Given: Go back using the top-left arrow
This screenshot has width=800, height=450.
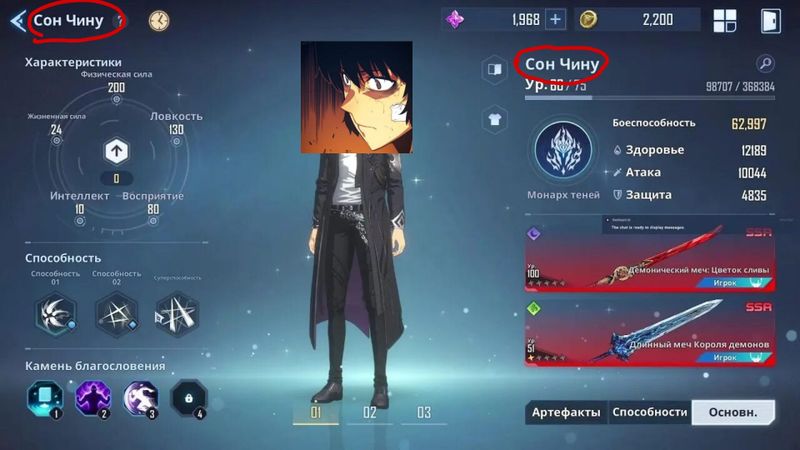Looking at the screenshot, I should (x=17, y=21).
